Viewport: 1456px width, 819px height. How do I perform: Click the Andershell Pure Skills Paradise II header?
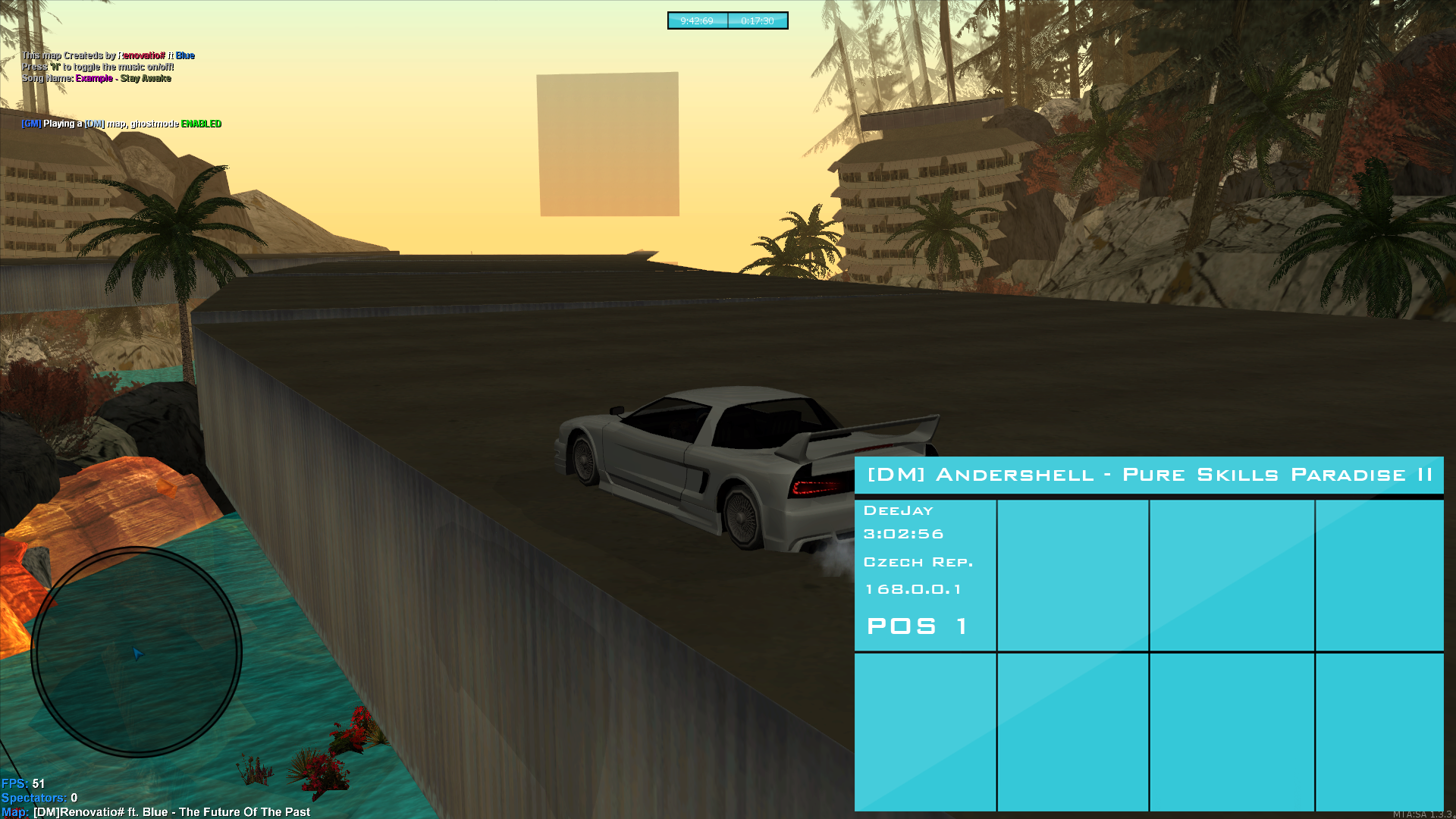tap(1148, 475)
